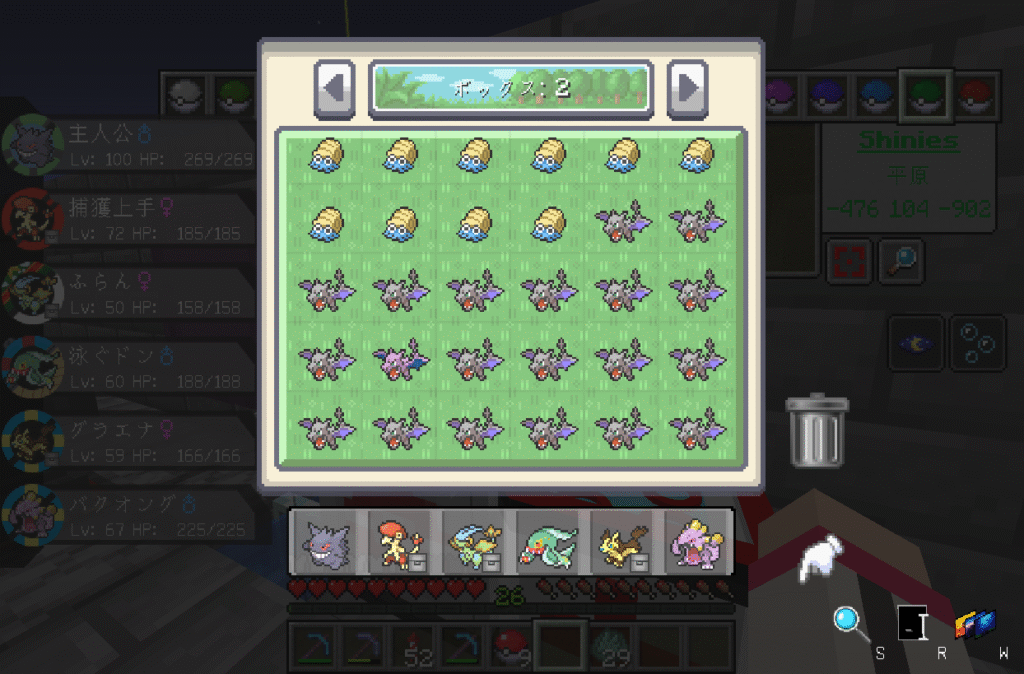1024x674 pixels.
Task: Click the ボックス:2 box name banner
Action: [511, 88]
